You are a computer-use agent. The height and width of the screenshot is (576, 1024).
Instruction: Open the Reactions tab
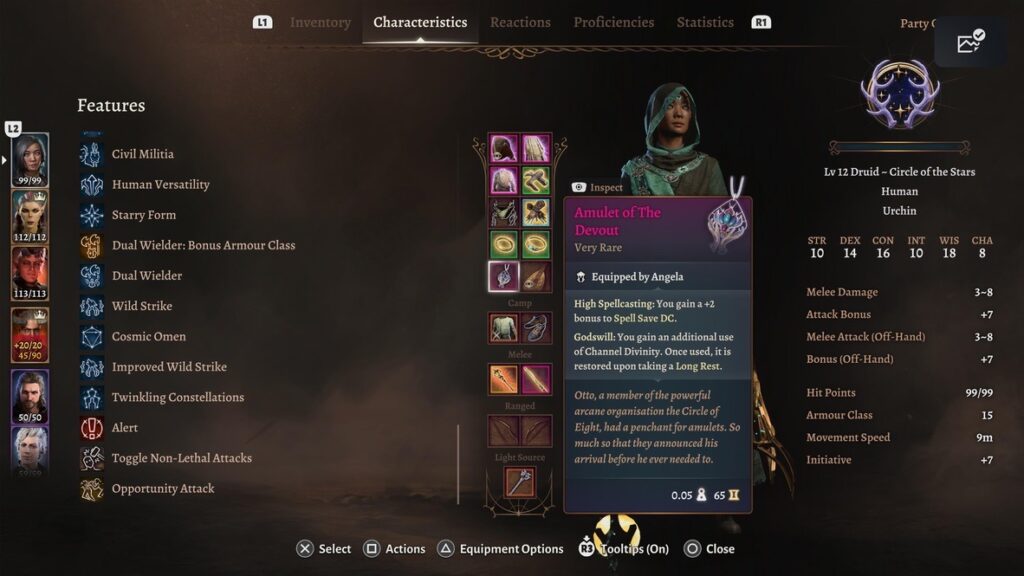[520, 22]
